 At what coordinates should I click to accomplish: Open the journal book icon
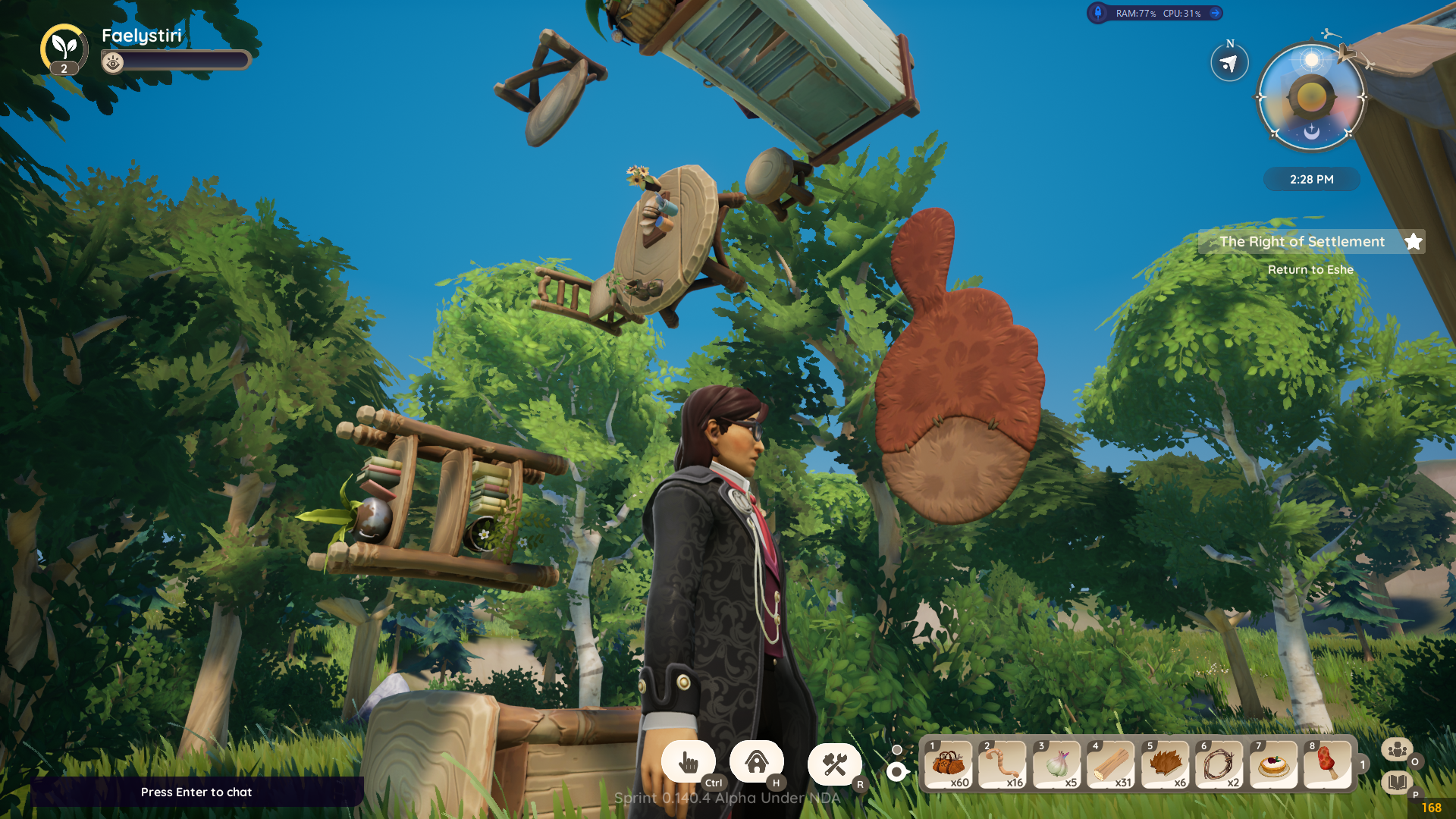[x=1396, y=782]
